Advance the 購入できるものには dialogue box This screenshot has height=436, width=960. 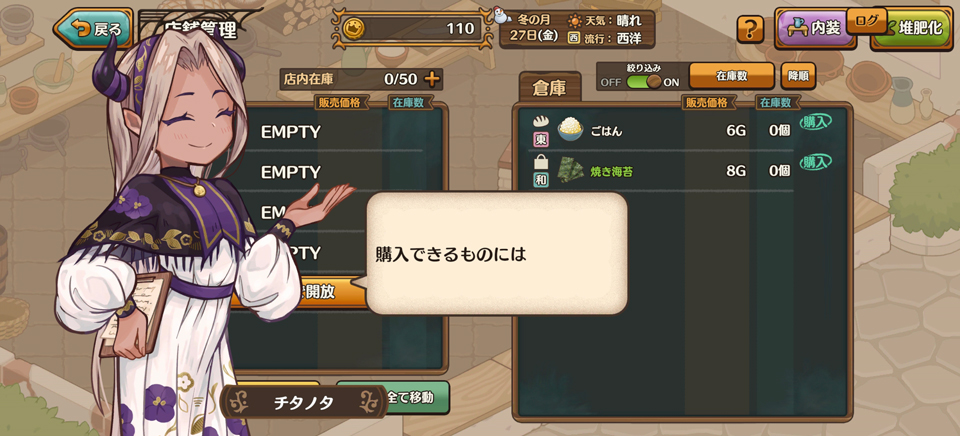point(497,254)
